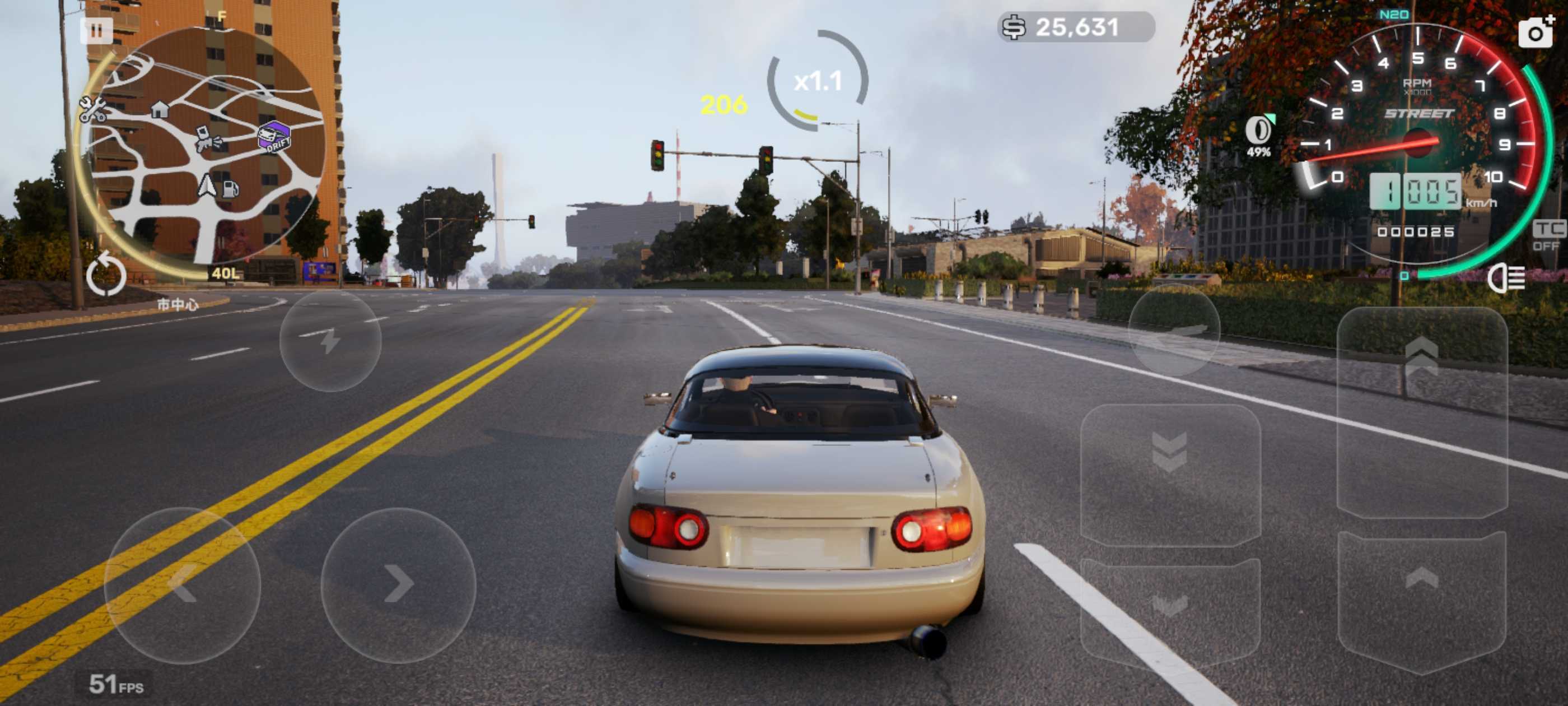Select the home marker on minimap

[160, 110]
